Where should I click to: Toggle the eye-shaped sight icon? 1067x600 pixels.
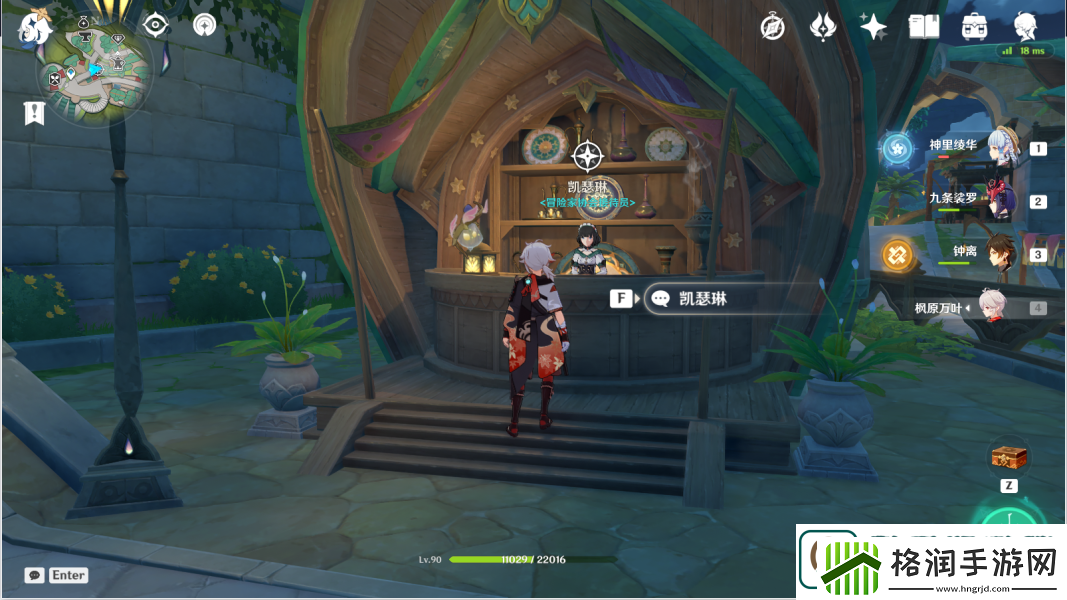(x=155, y=26)
